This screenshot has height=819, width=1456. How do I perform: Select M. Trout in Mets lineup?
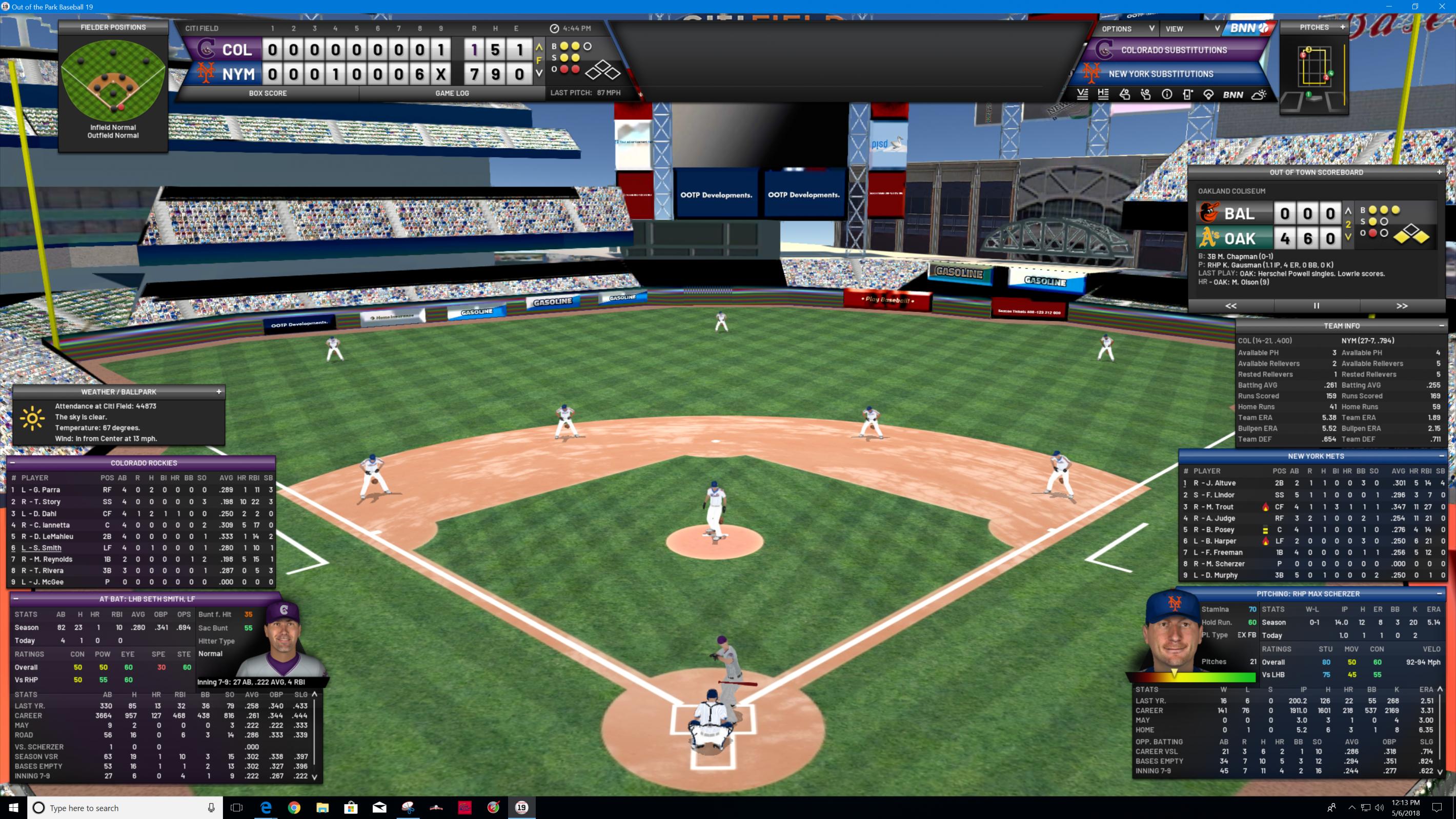pos(1213,507)
